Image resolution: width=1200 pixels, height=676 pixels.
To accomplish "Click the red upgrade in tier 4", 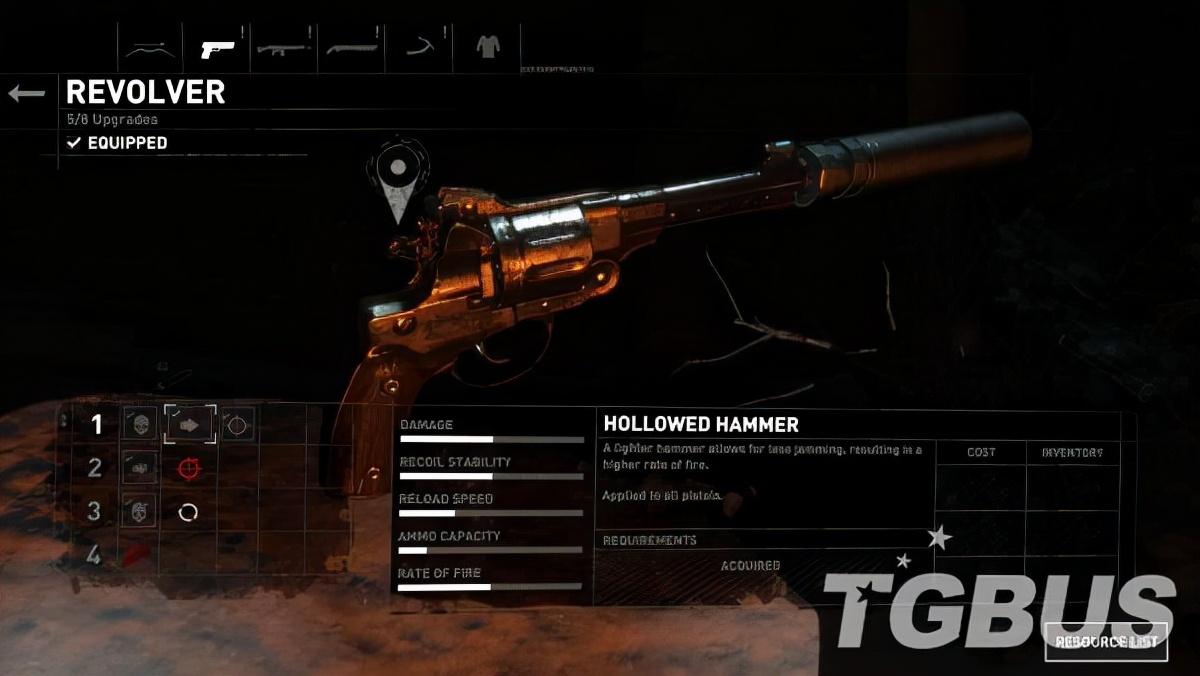I will 137,553.
